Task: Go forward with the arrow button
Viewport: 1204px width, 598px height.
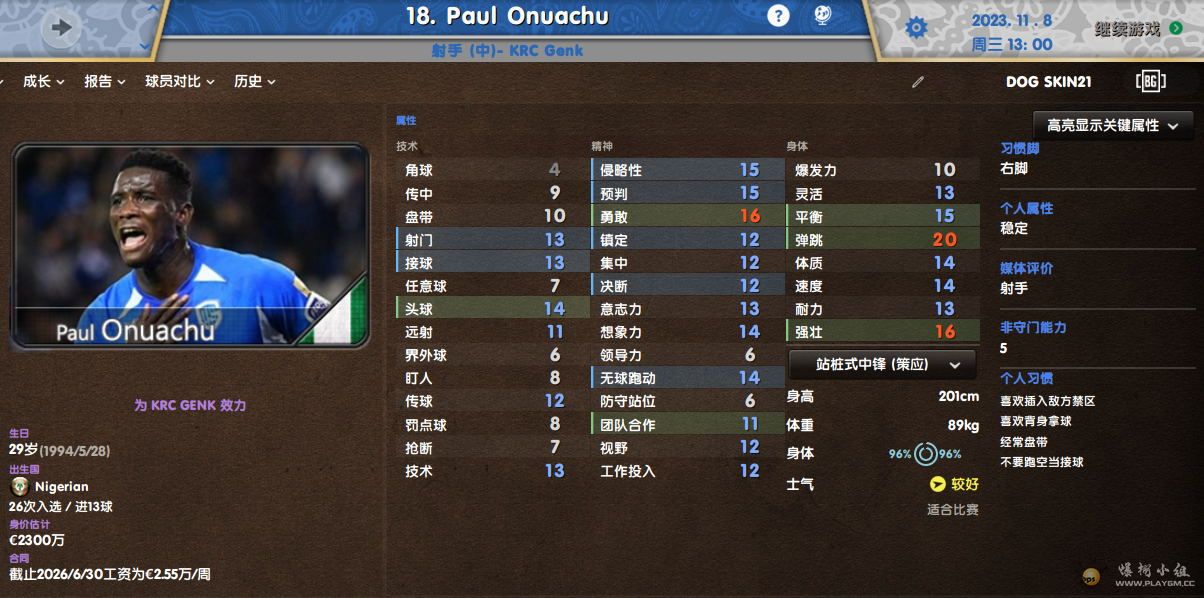Action: point(62,28)
